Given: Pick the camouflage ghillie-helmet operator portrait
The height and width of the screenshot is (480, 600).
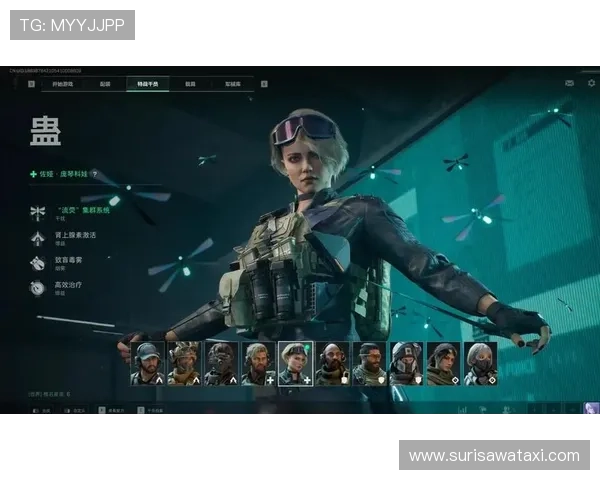Looking at the screenshot, I should [x=184, y=363].
